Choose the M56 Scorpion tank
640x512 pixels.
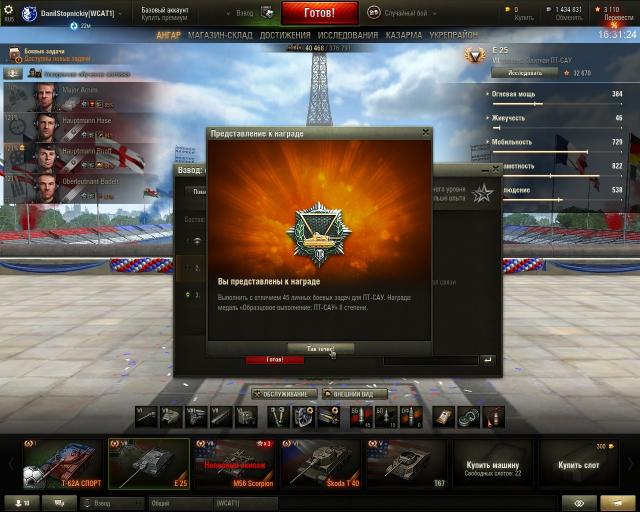234,464
